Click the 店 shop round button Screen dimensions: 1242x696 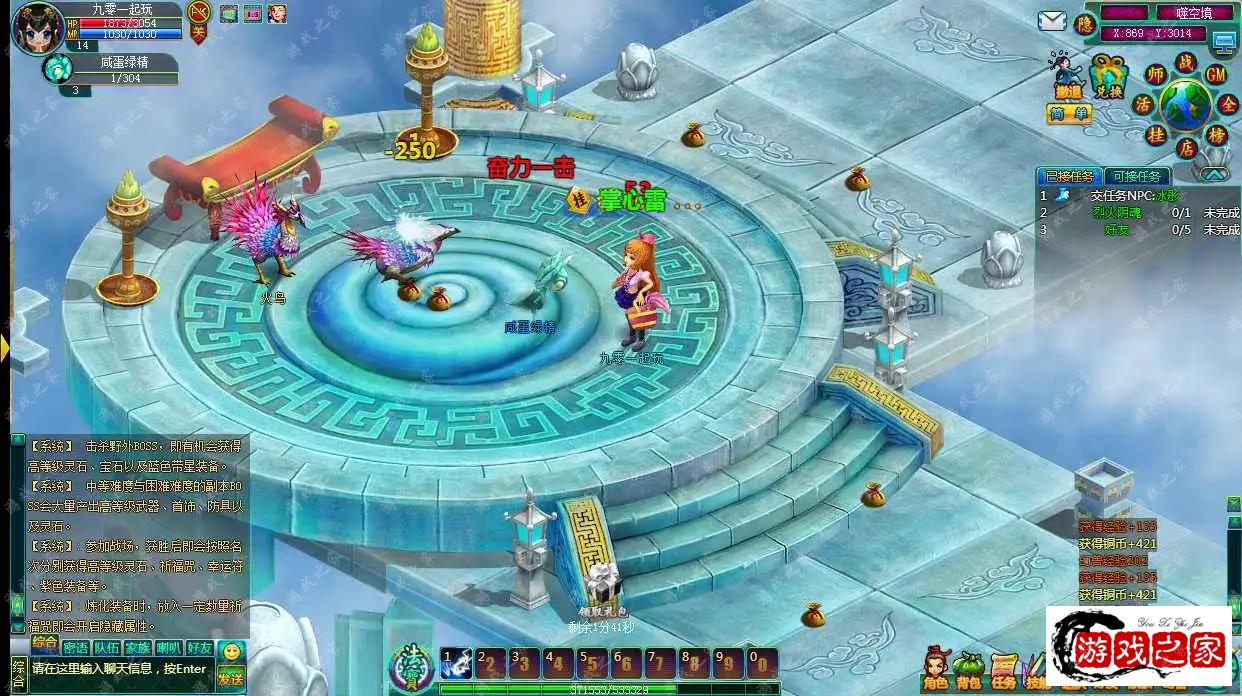point(1186,148)
